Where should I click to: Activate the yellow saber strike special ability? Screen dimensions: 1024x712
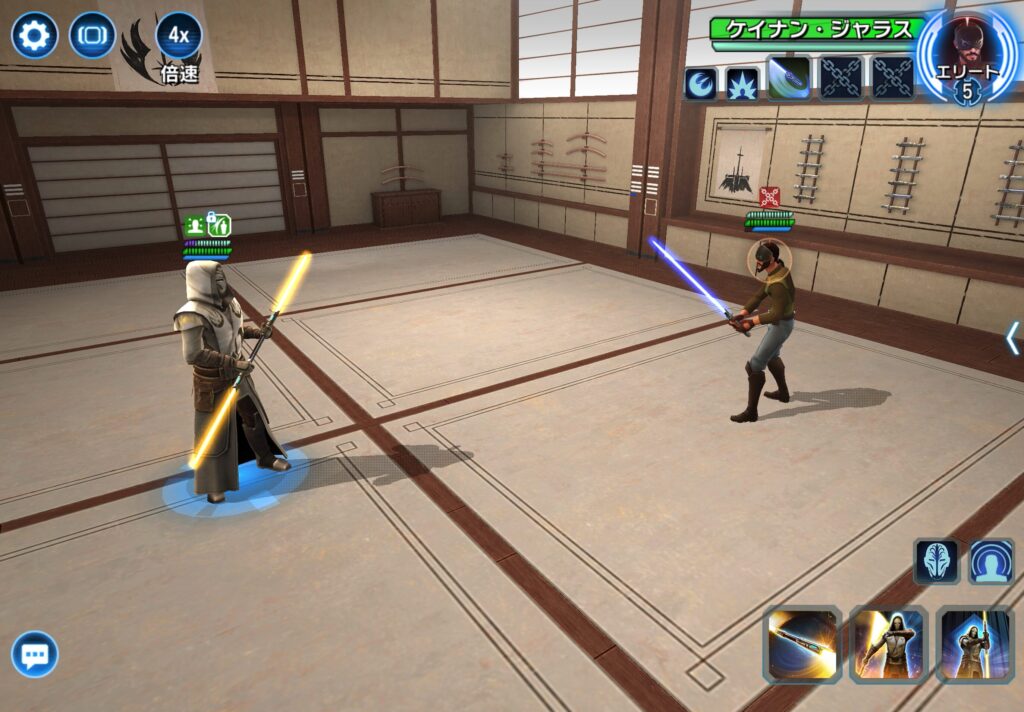[888, 644]
